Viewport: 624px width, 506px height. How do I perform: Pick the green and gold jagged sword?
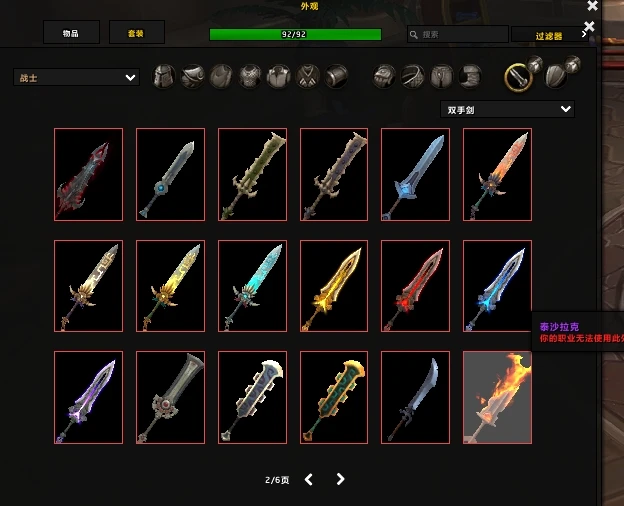click(x=334, y=397)
